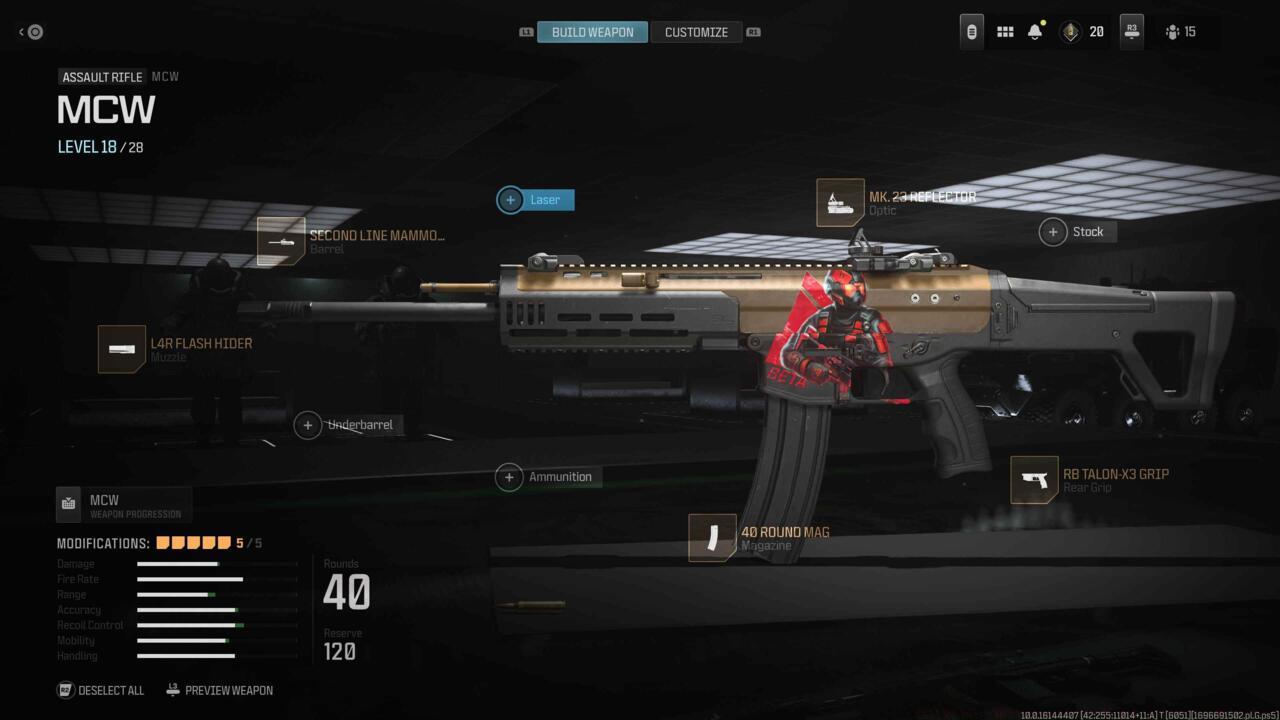Click the back arrow to exit gunsmith

pos(28,31)
